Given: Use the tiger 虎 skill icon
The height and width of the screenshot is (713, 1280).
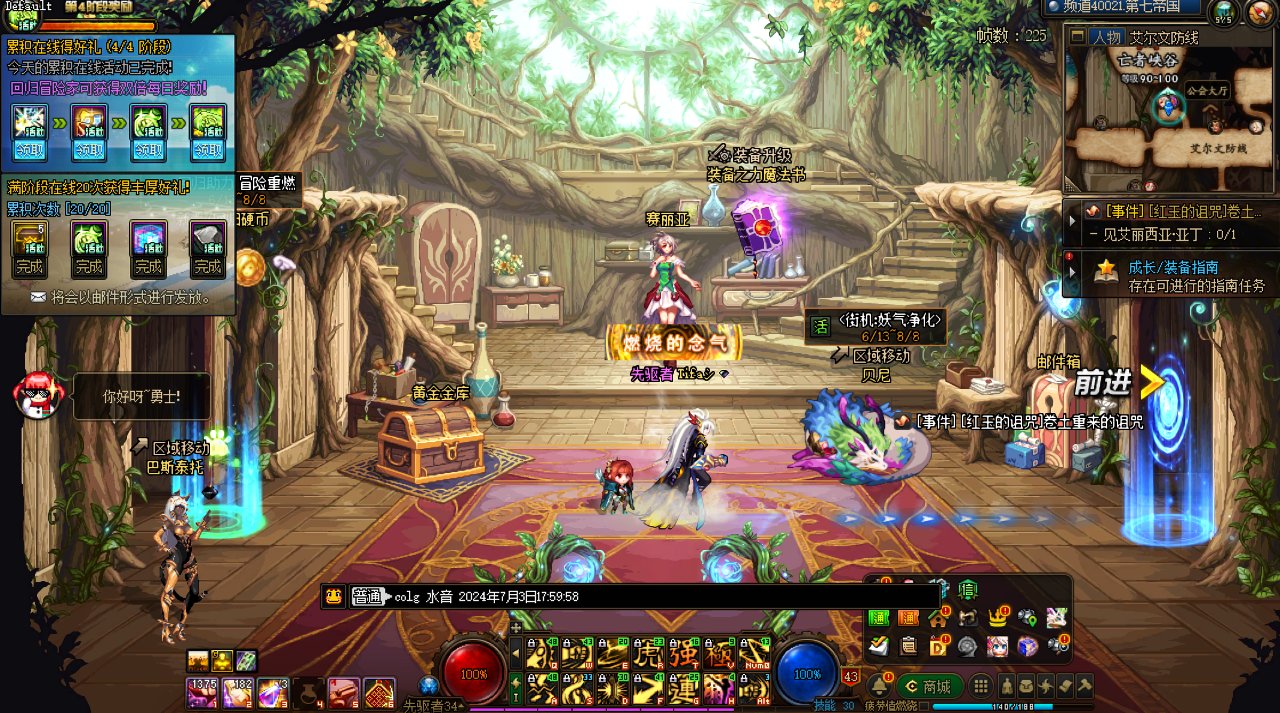Looking at the screenshot, I should [x=649, y=652].
